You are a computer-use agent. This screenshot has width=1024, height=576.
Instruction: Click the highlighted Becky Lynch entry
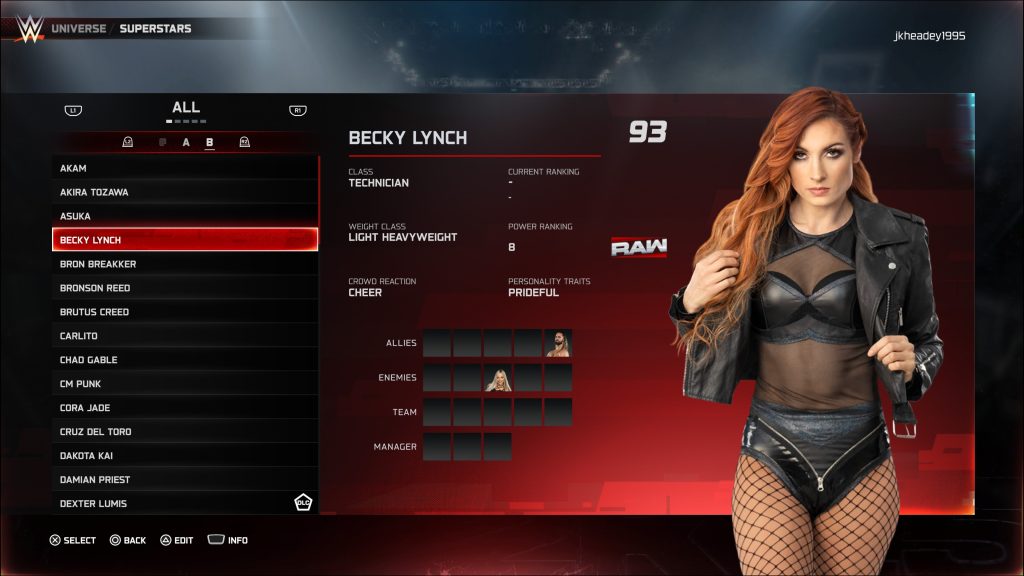tap(185, 240)
